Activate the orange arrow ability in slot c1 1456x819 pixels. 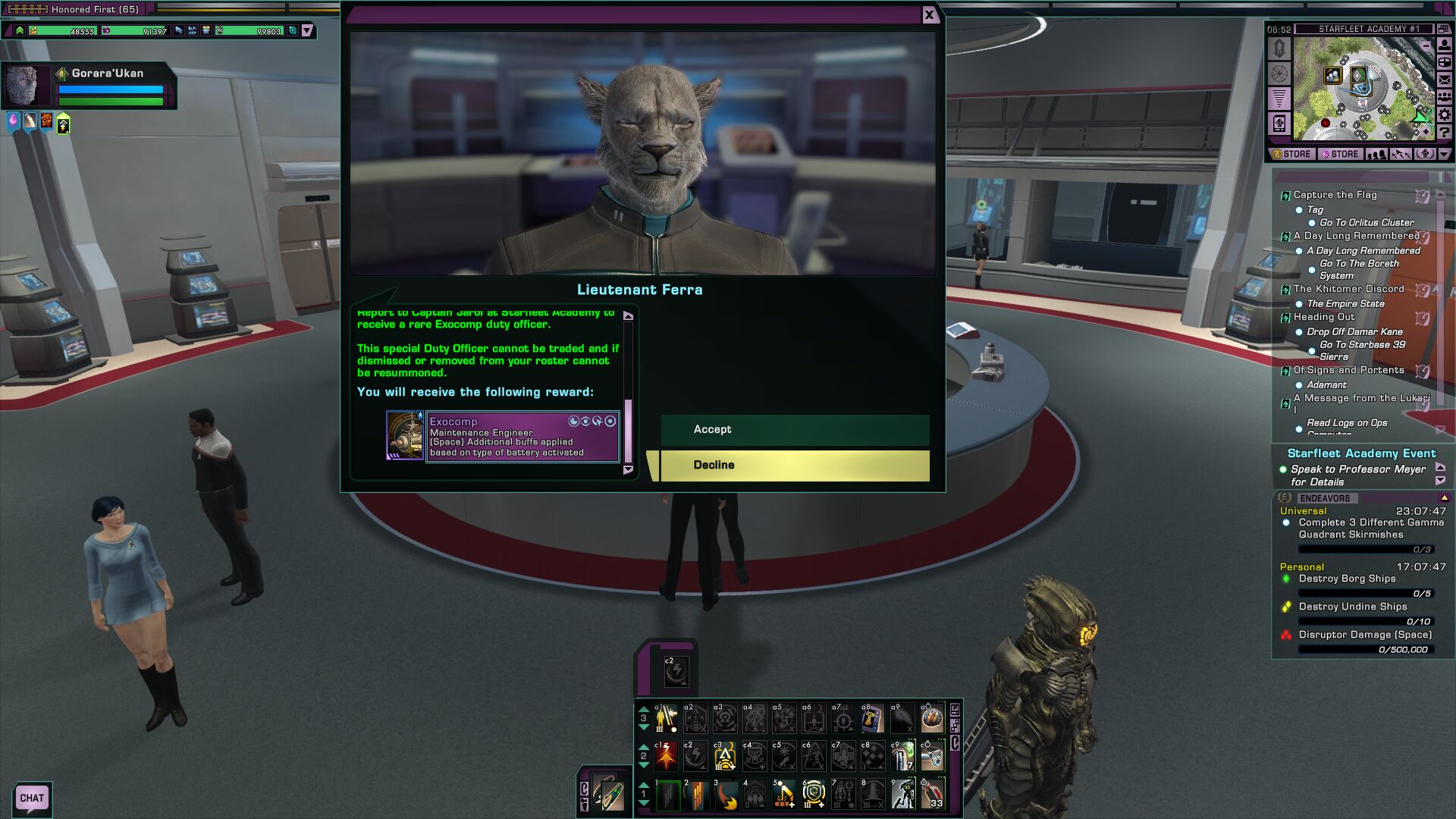coord(666,756)
